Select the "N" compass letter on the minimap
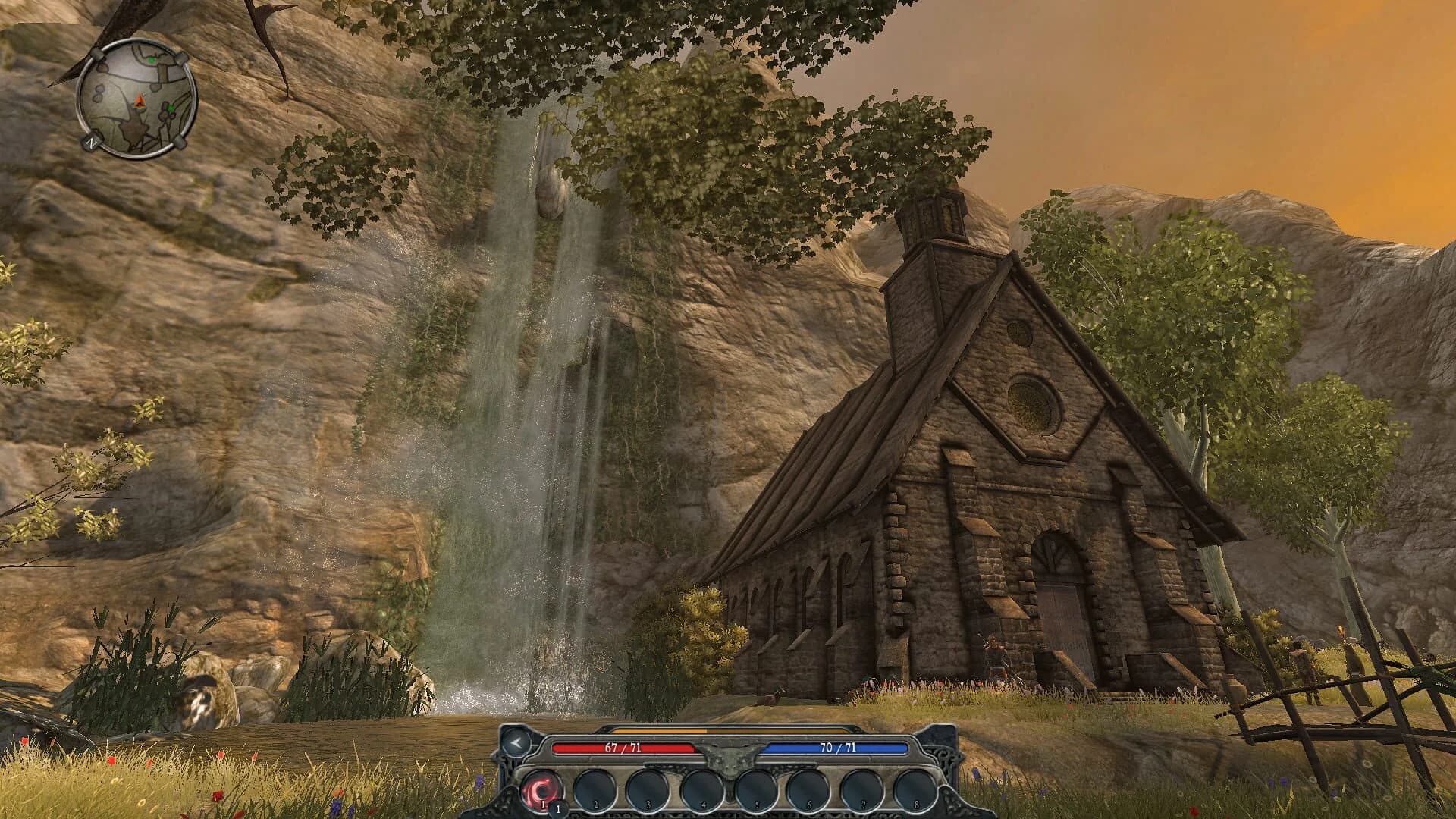The height and width of the screenshot is (819, 1456). click(93, 142)
